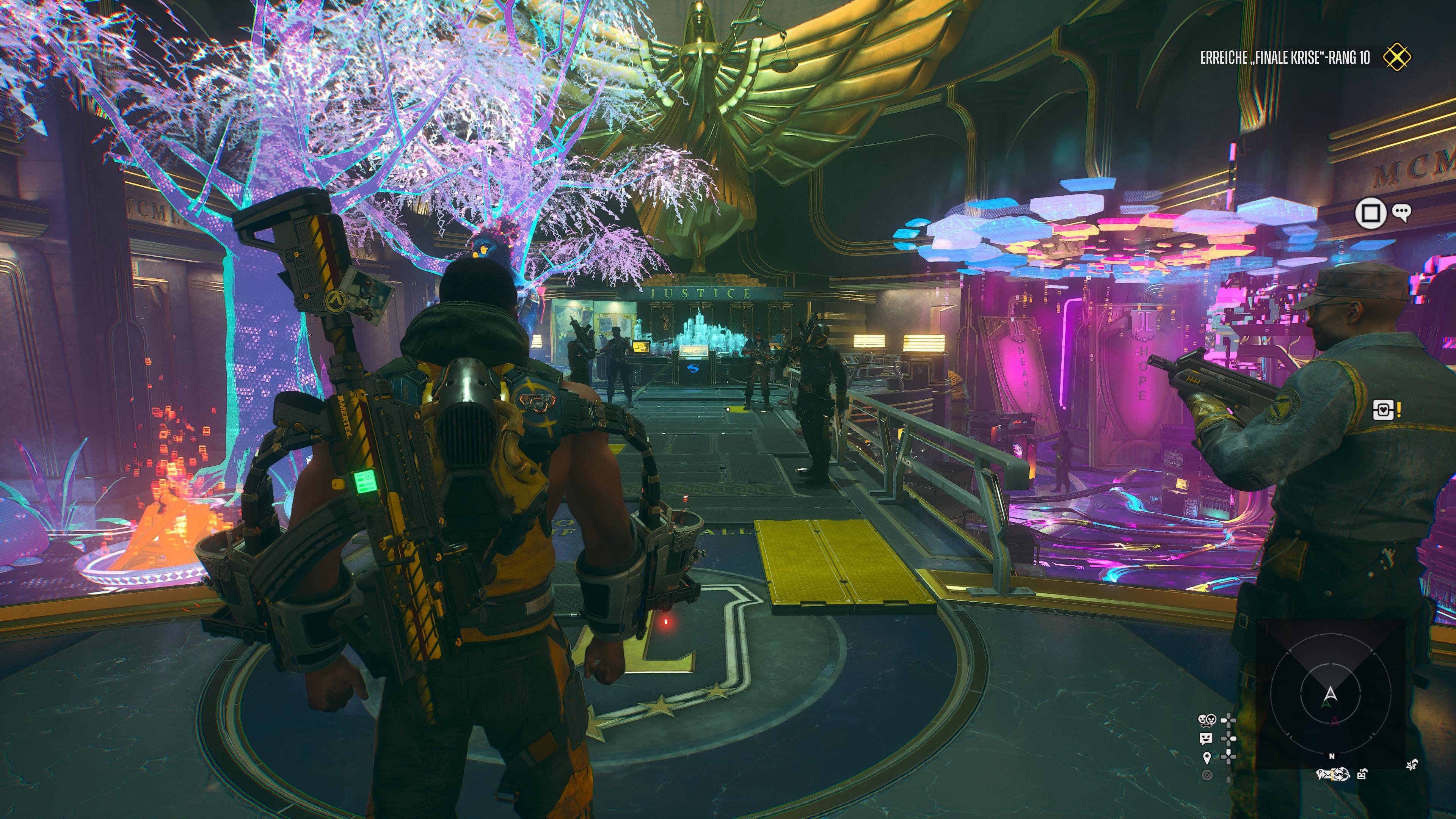Click the speech bubble talk icon

tap(1401, 212)
